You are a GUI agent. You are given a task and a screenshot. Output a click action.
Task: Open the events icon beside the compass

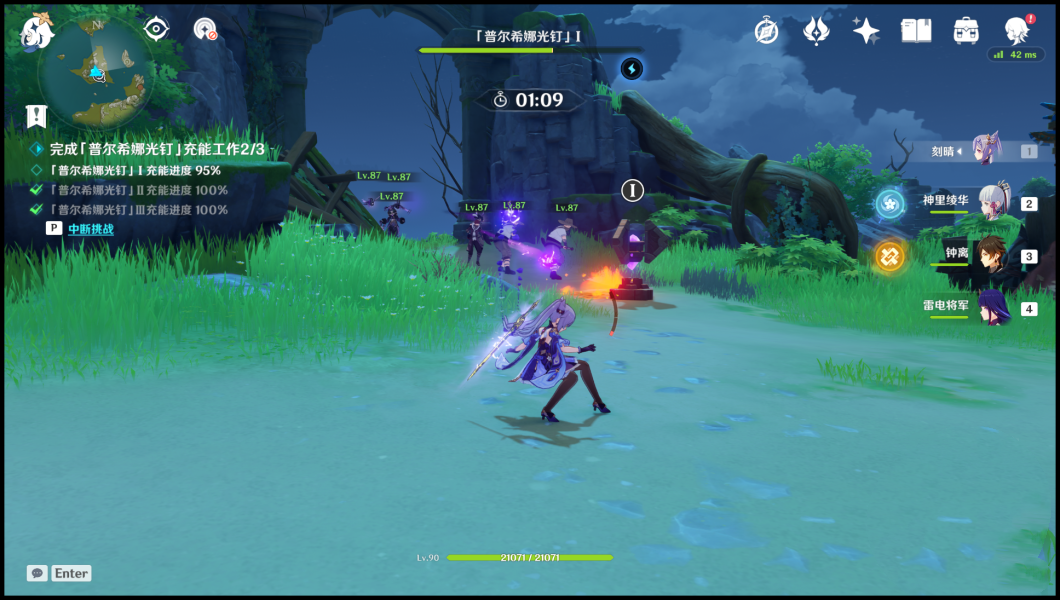pyautogui.click(x=817, y=31)
